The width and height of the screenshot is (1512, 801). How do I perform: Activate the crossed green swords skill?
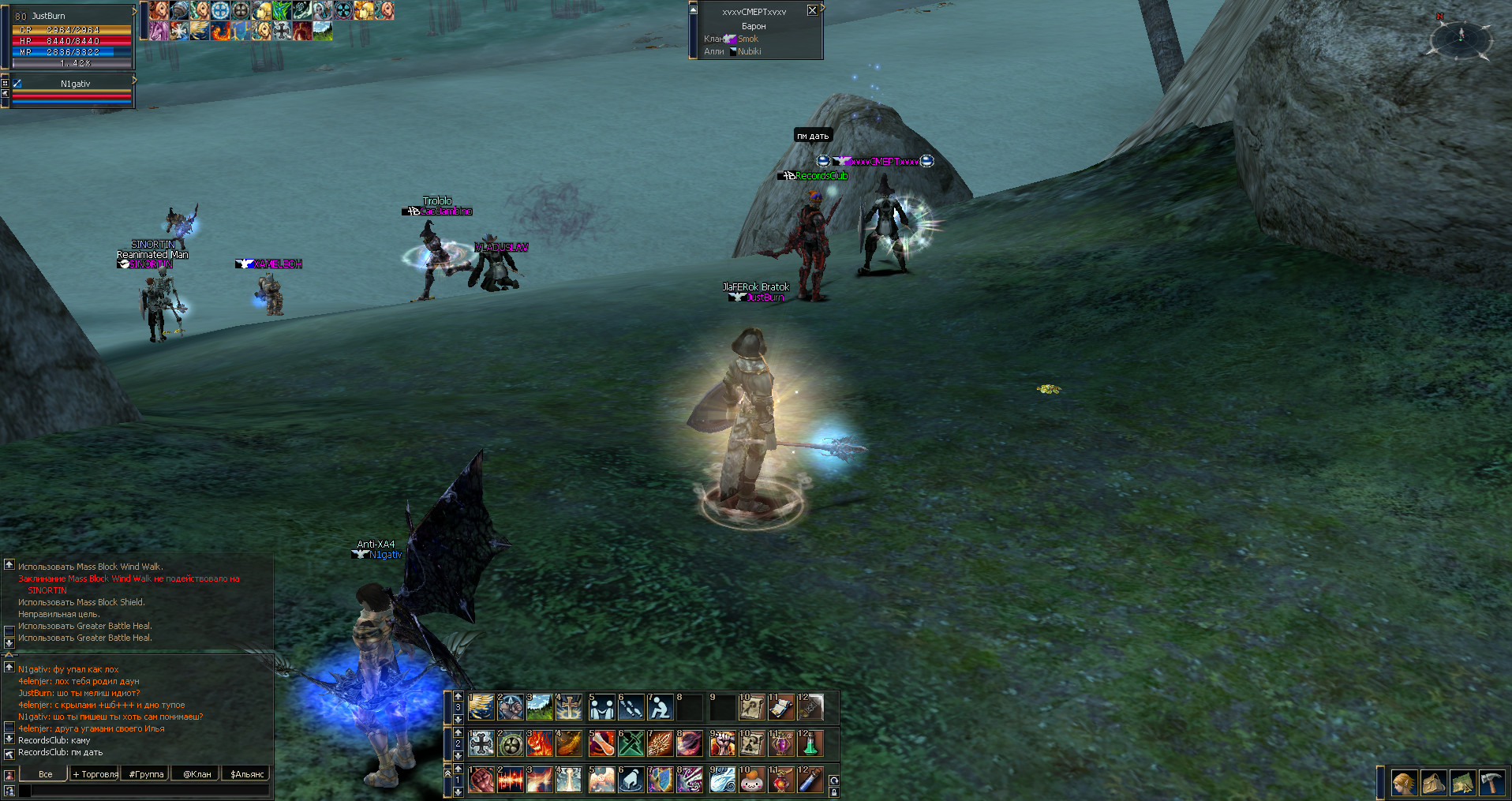631,743
